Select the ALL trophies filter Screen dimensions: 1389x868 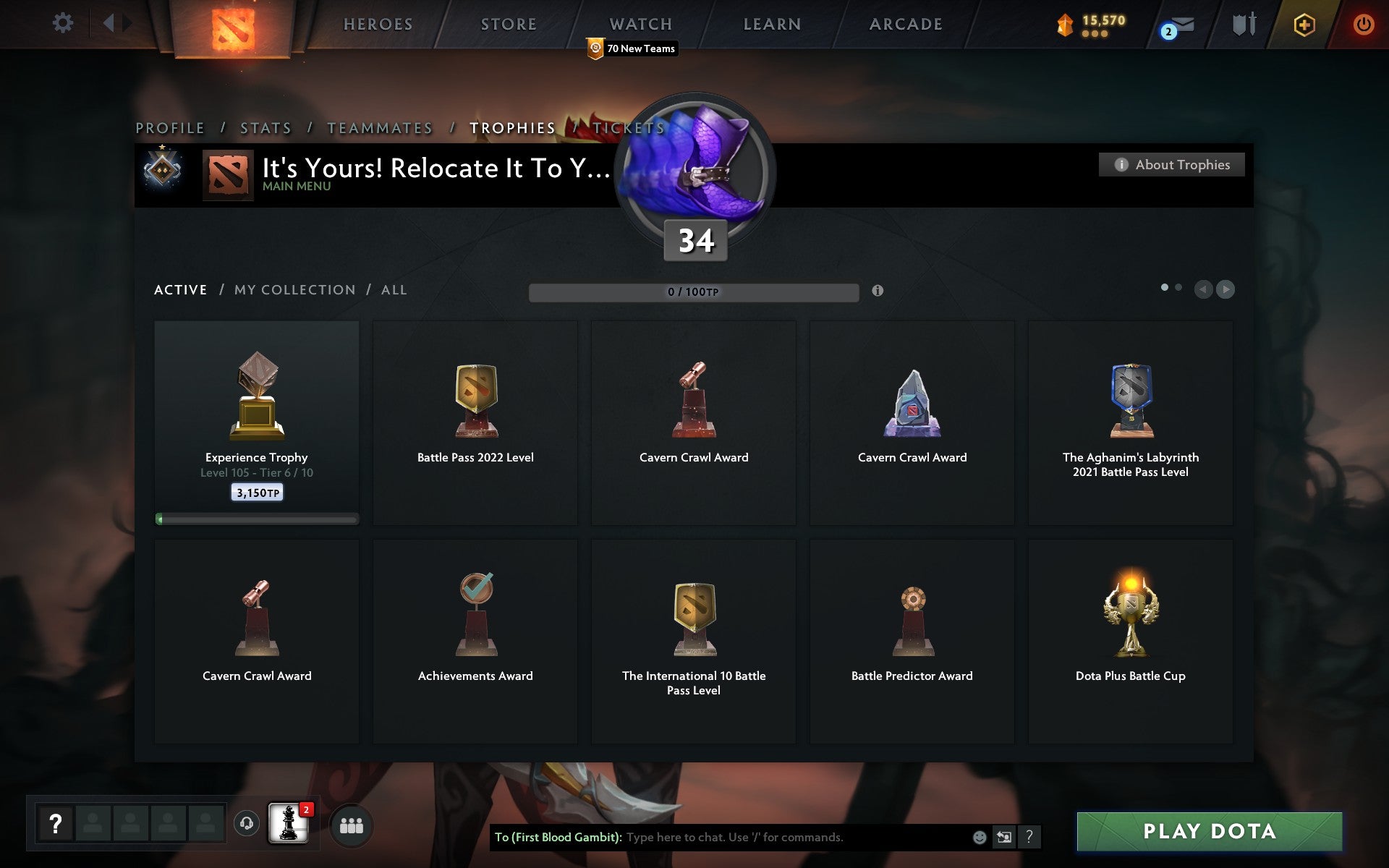coord(394,289)
